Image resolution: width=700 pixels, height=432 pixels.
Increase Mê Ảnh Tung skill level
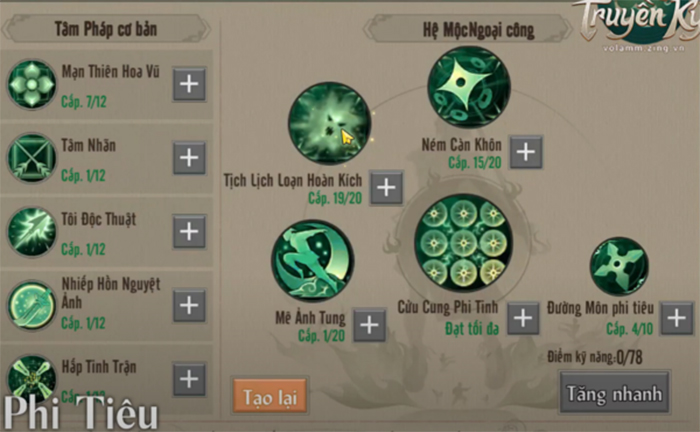point(369,323)
